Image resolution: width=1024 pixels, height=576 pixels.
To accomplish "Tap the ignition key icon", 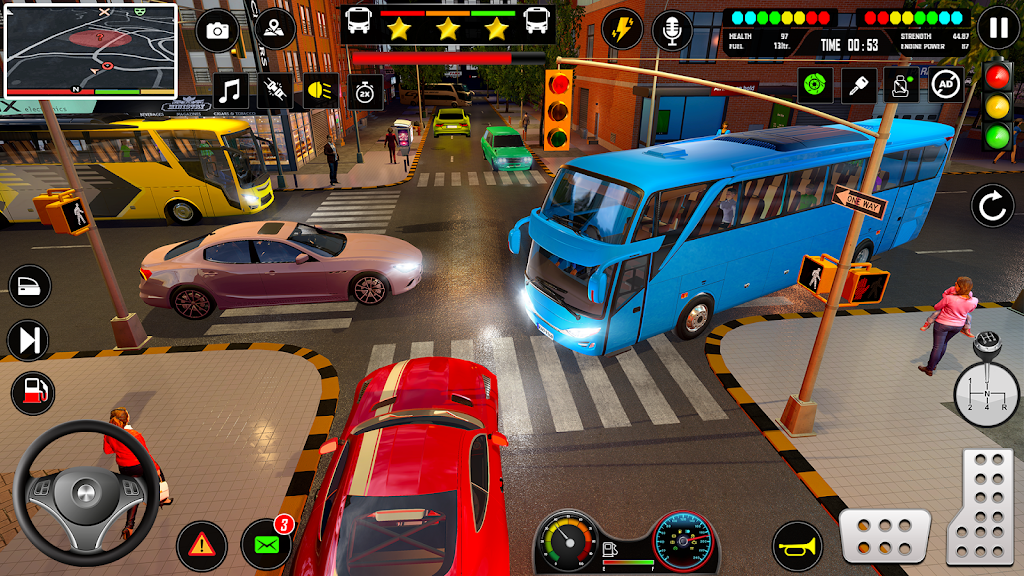I will pyautogui.click(x=858, y=85).
